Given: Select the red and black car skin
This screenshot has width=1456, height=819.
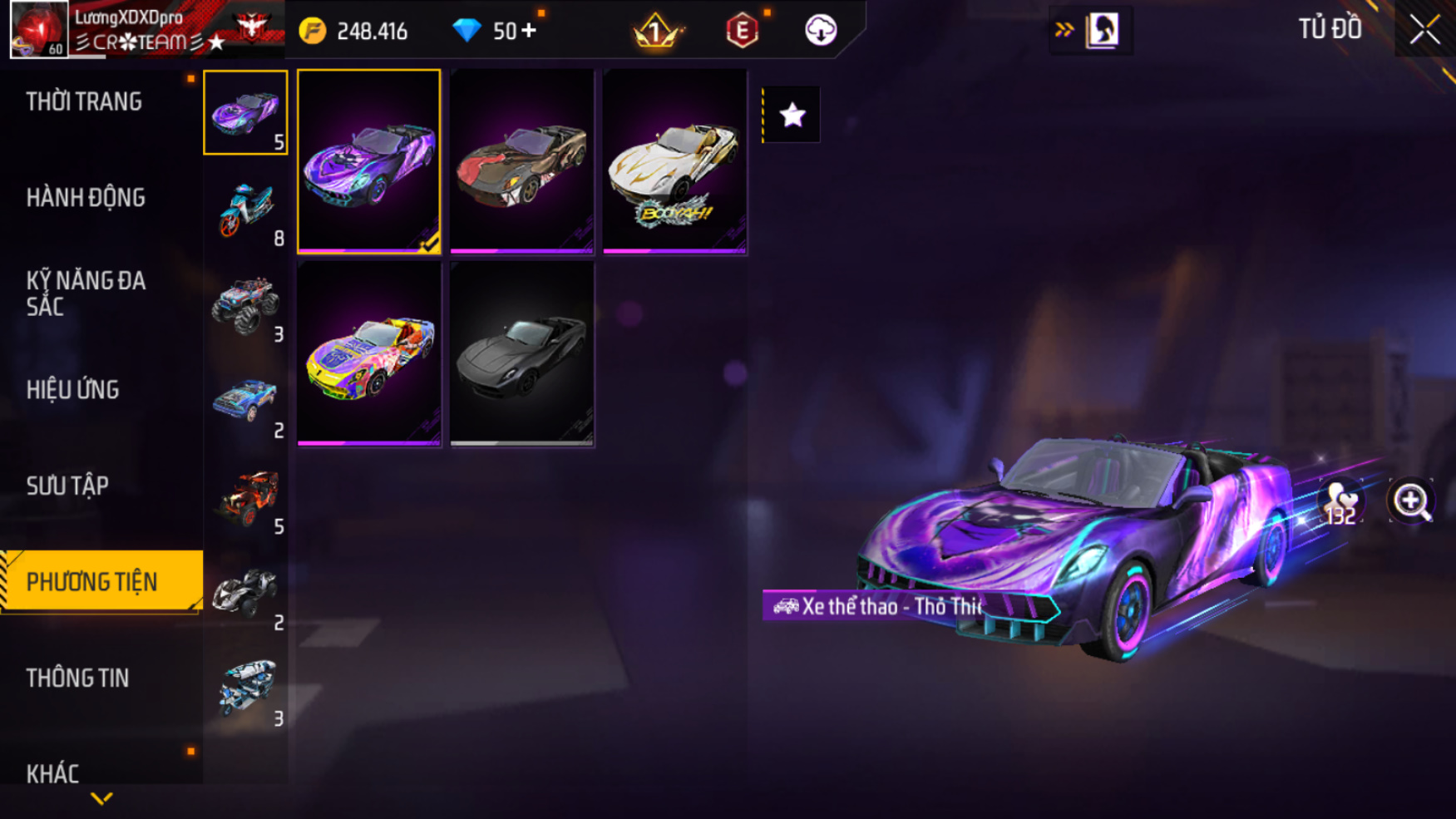Looking at the screenshot, I should tap(522, 161).
